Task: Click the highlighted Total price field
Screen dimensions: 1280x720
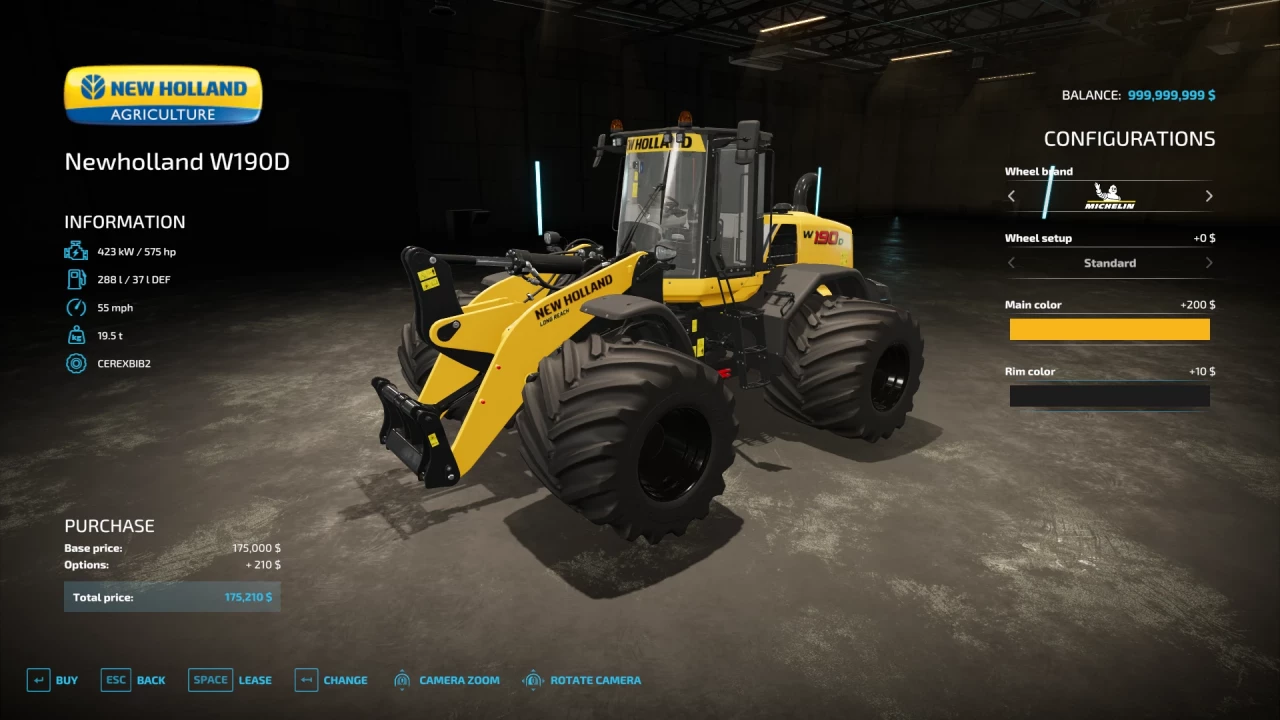Action: pyautogui.click(x=171, y=597)
